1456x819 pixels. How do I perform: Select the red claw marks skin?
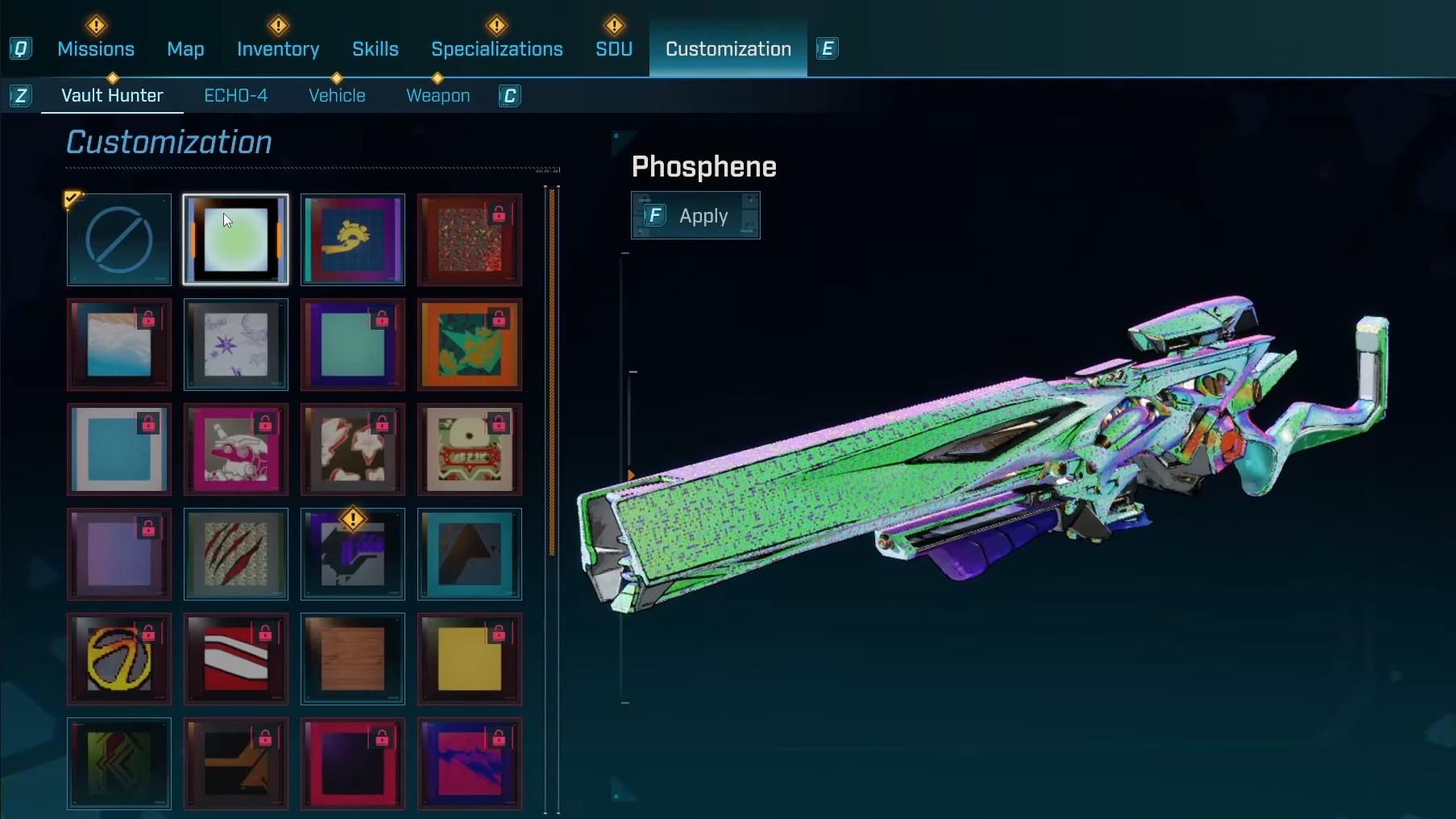coord(236,555)
